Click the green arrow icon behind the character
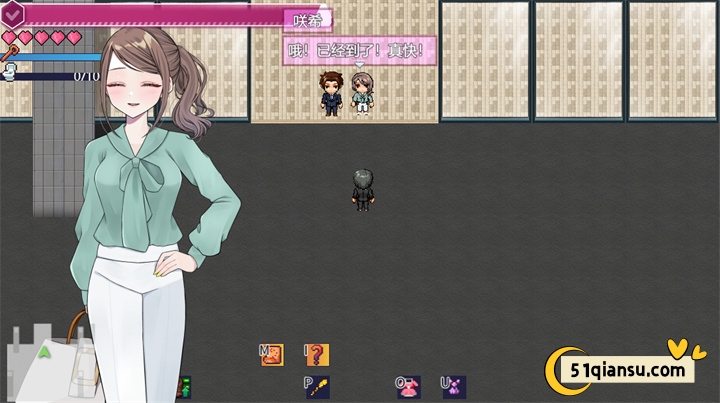 (x=44, y=352)
